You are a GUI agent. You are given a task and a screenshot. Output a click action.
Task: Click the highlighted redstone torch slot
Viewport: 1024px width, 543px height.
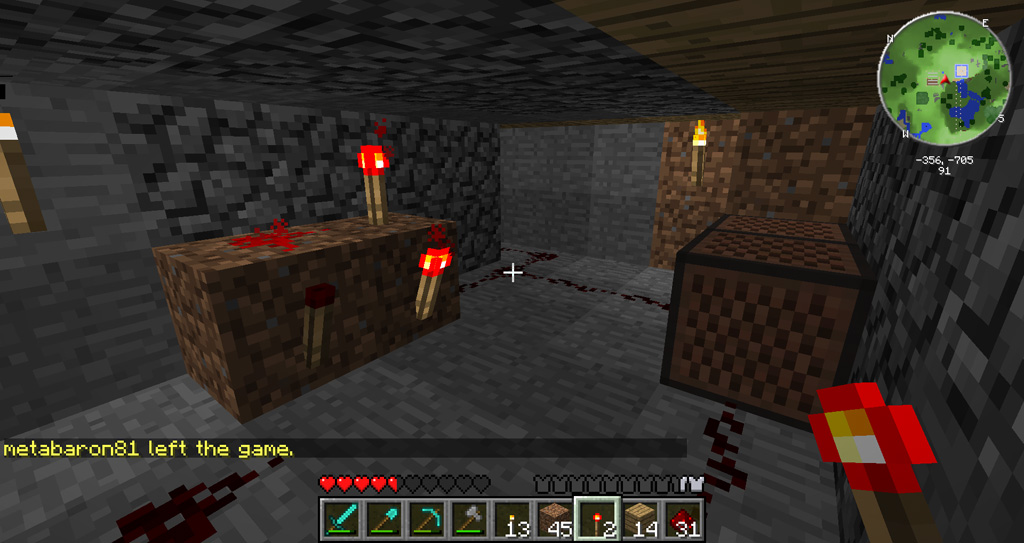point(598,519)
